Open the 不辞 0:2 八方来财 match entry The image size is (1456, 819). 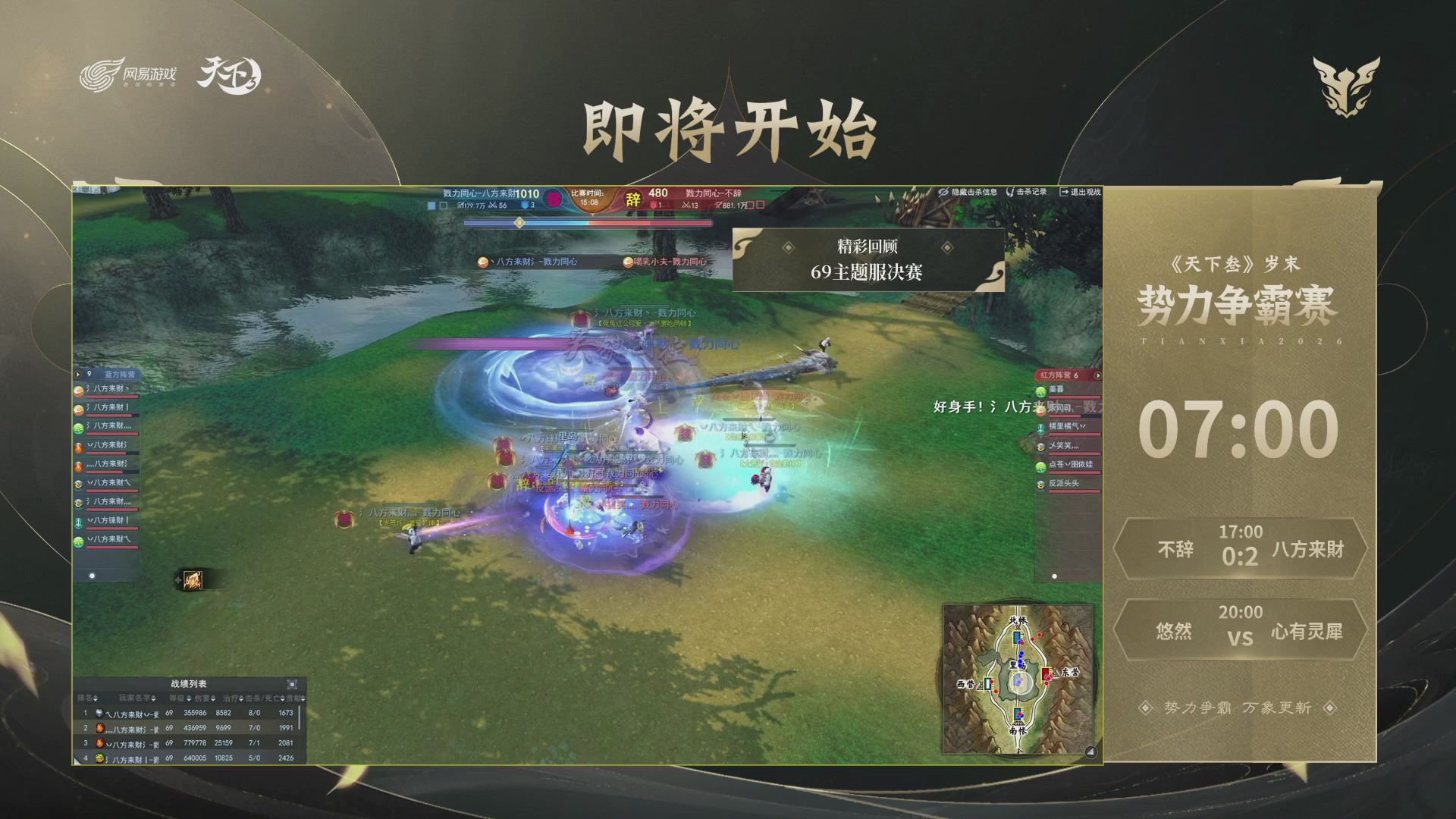pos(1241,550)
